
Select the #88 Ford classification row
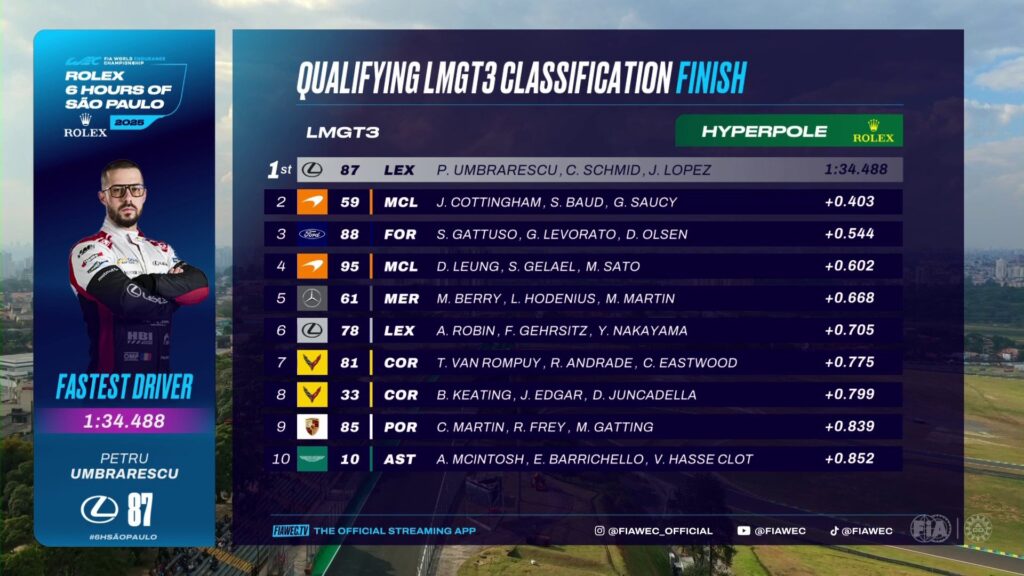click(585, 234)
